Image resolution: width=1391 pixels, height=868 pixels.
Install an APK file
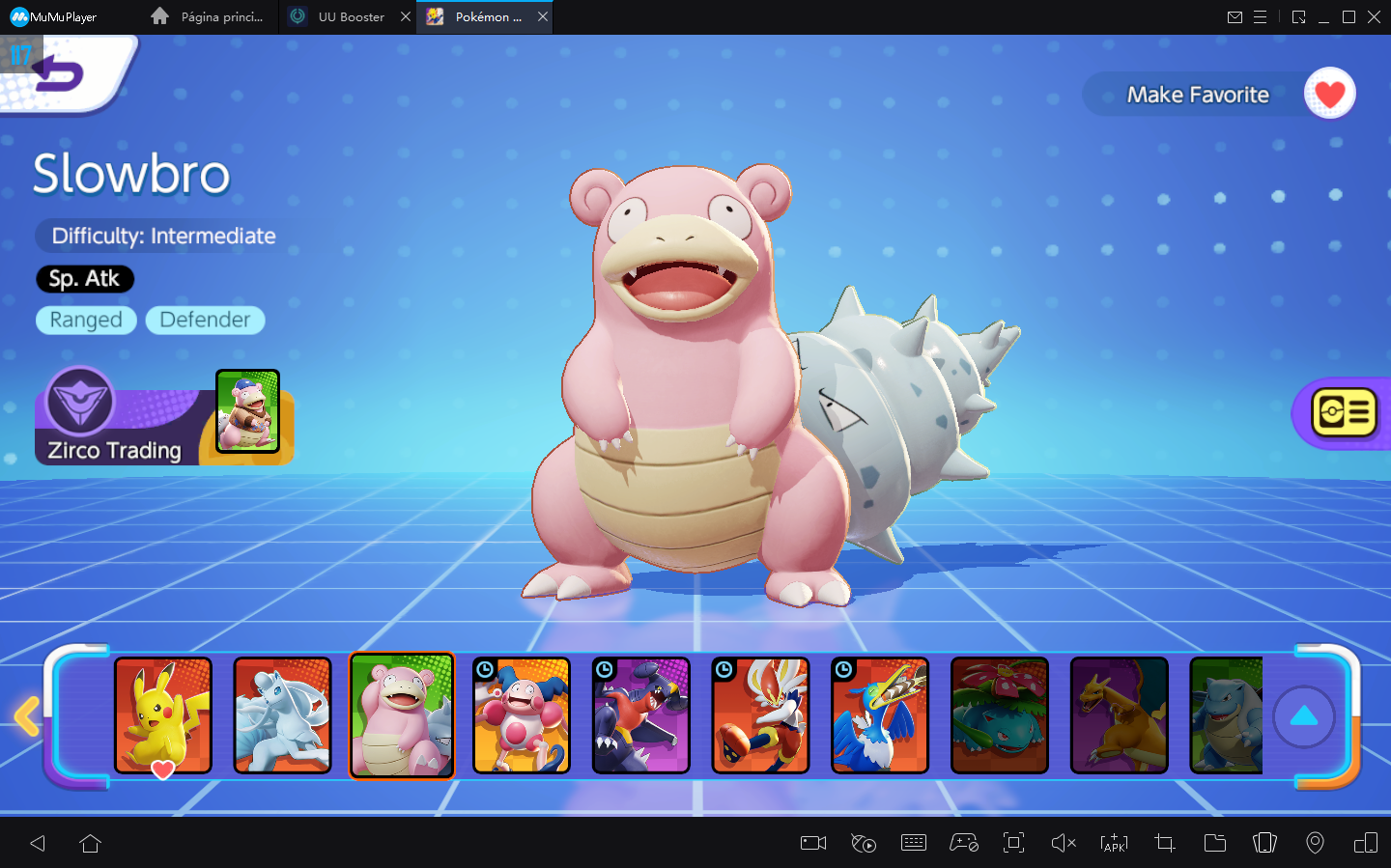1114,843
